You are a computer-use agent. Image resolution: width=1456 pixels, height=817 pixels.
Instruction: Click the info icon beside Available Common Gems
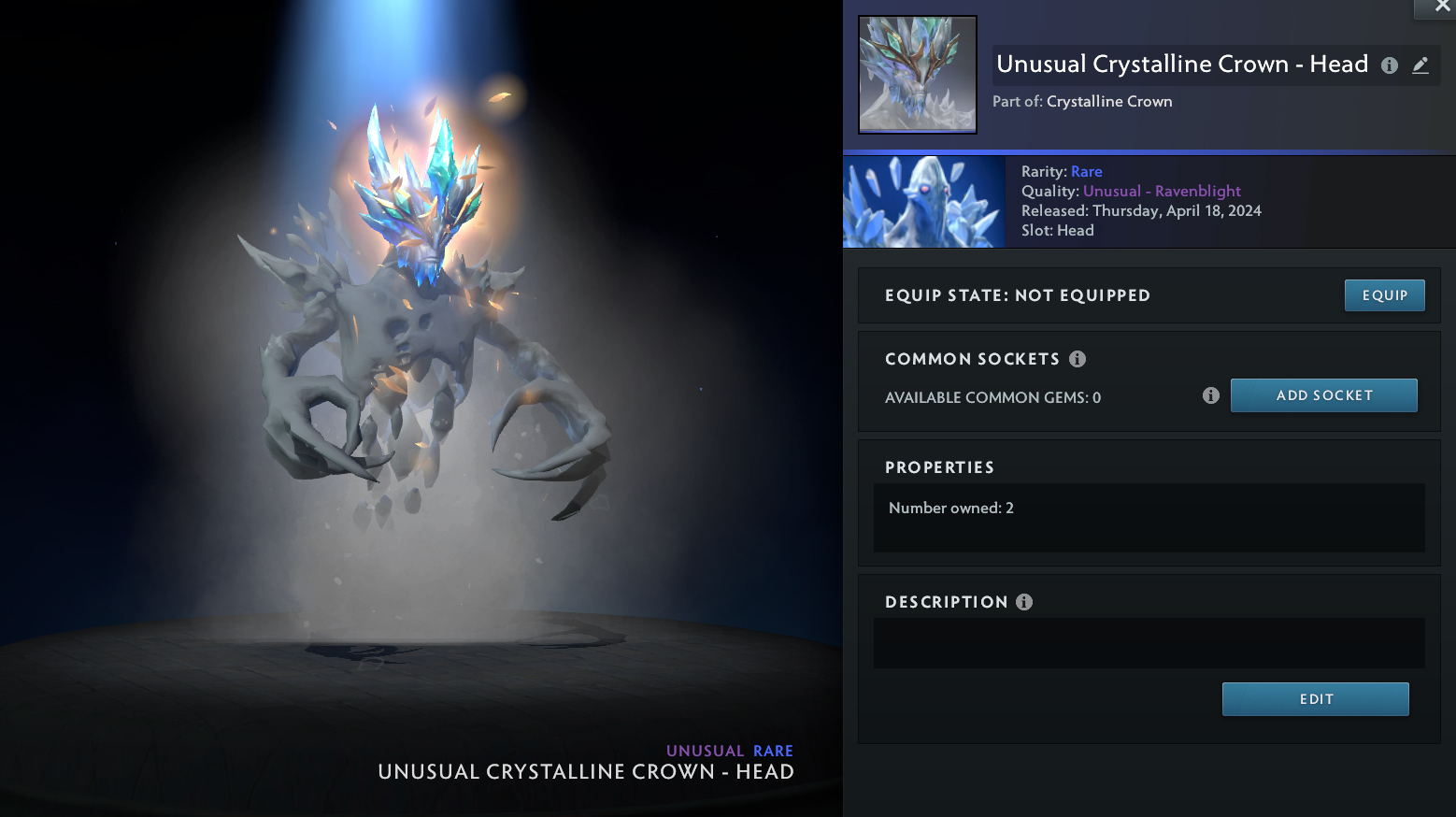(1211, 395)
